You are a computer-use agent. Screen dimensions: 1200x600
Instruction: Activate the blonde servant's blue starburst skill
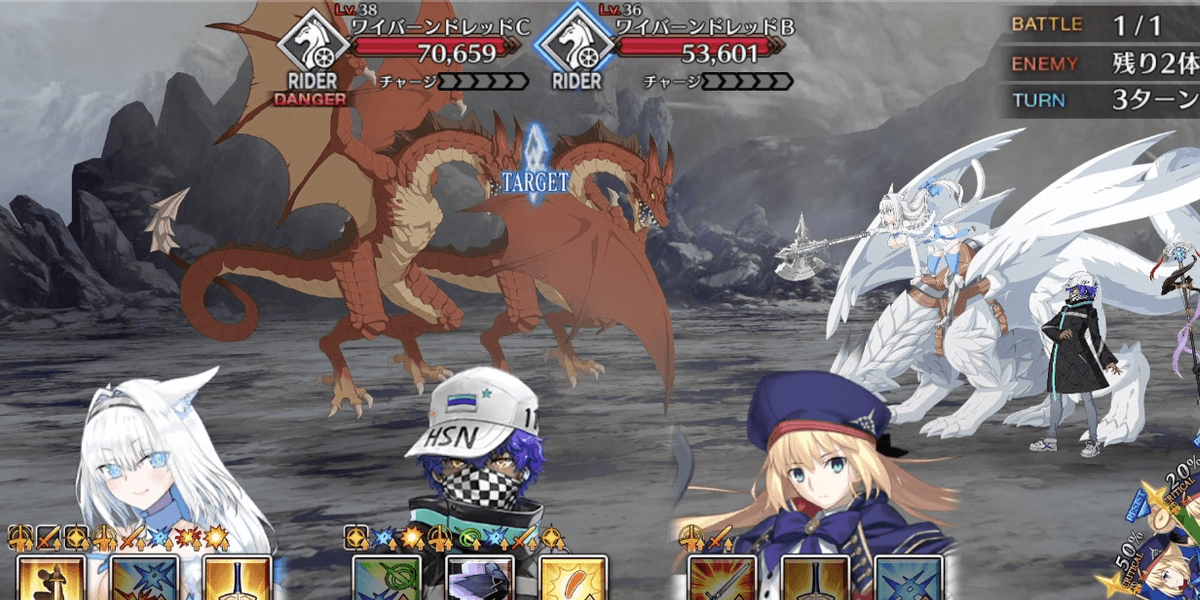[x=908, y=580]
